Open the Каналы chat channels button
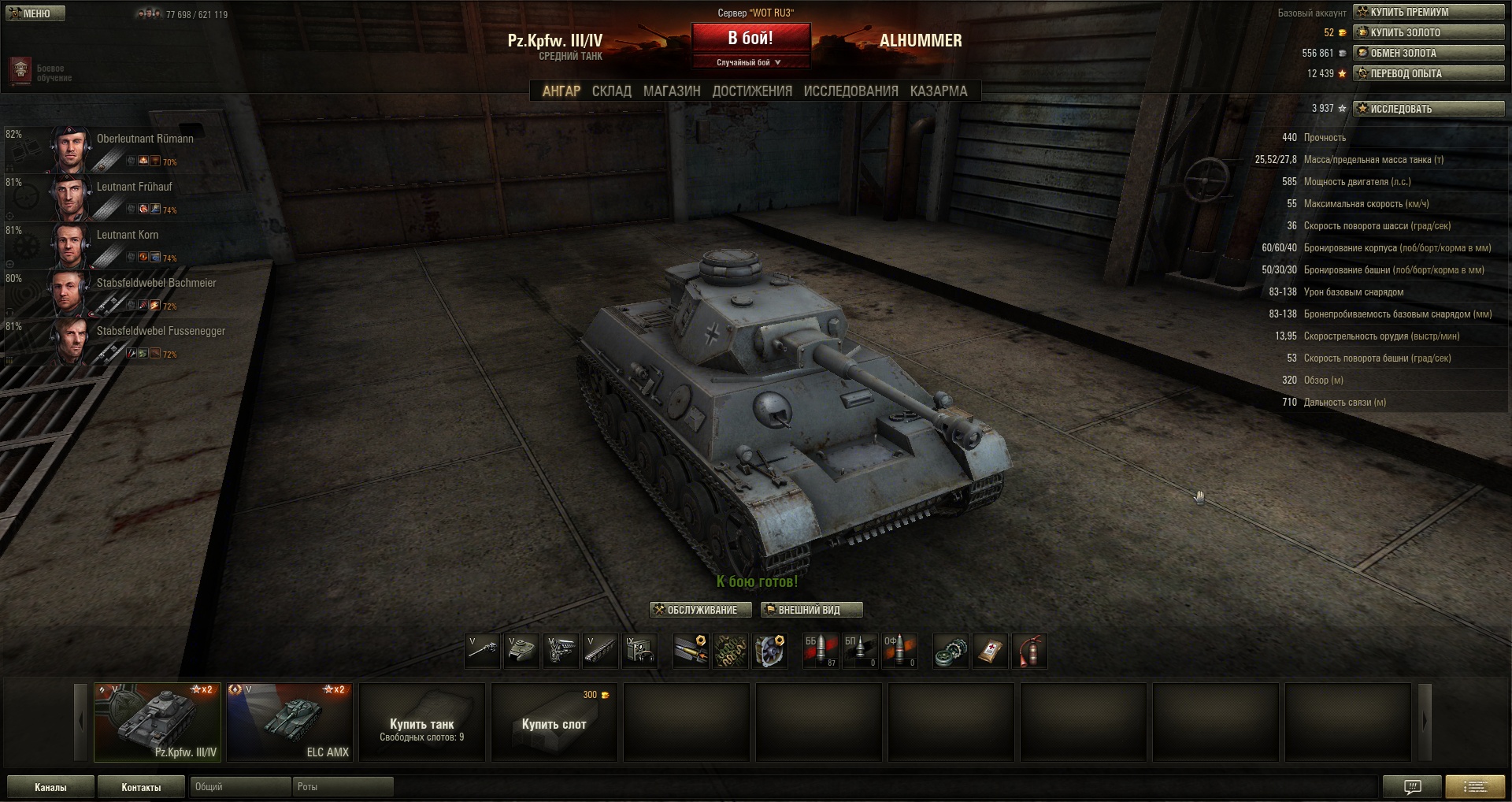 (50, 787)
